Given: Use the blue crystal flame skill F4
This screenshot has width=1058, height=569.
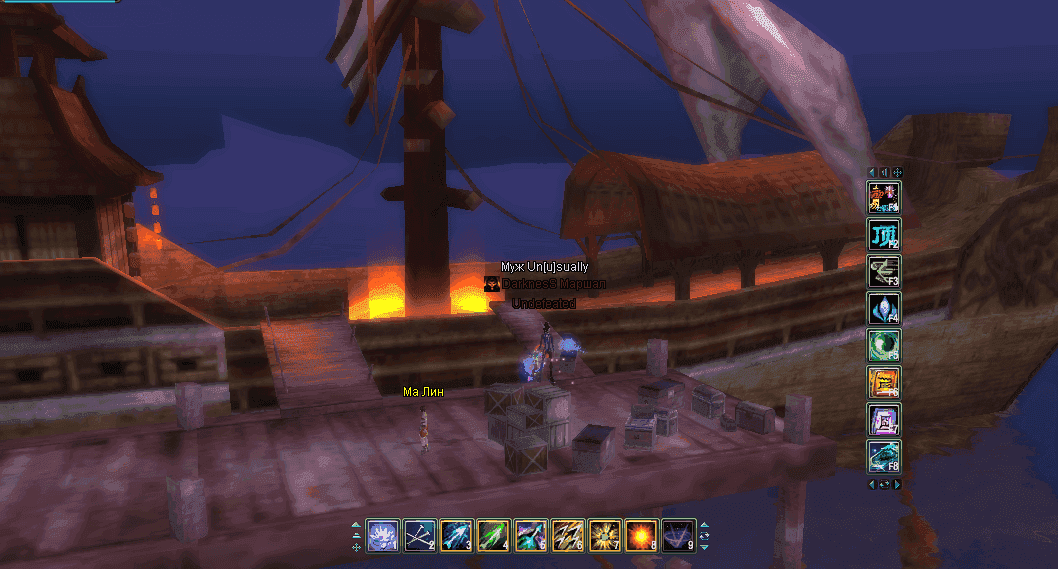Looking at the screenshot, I should point(884,308).
